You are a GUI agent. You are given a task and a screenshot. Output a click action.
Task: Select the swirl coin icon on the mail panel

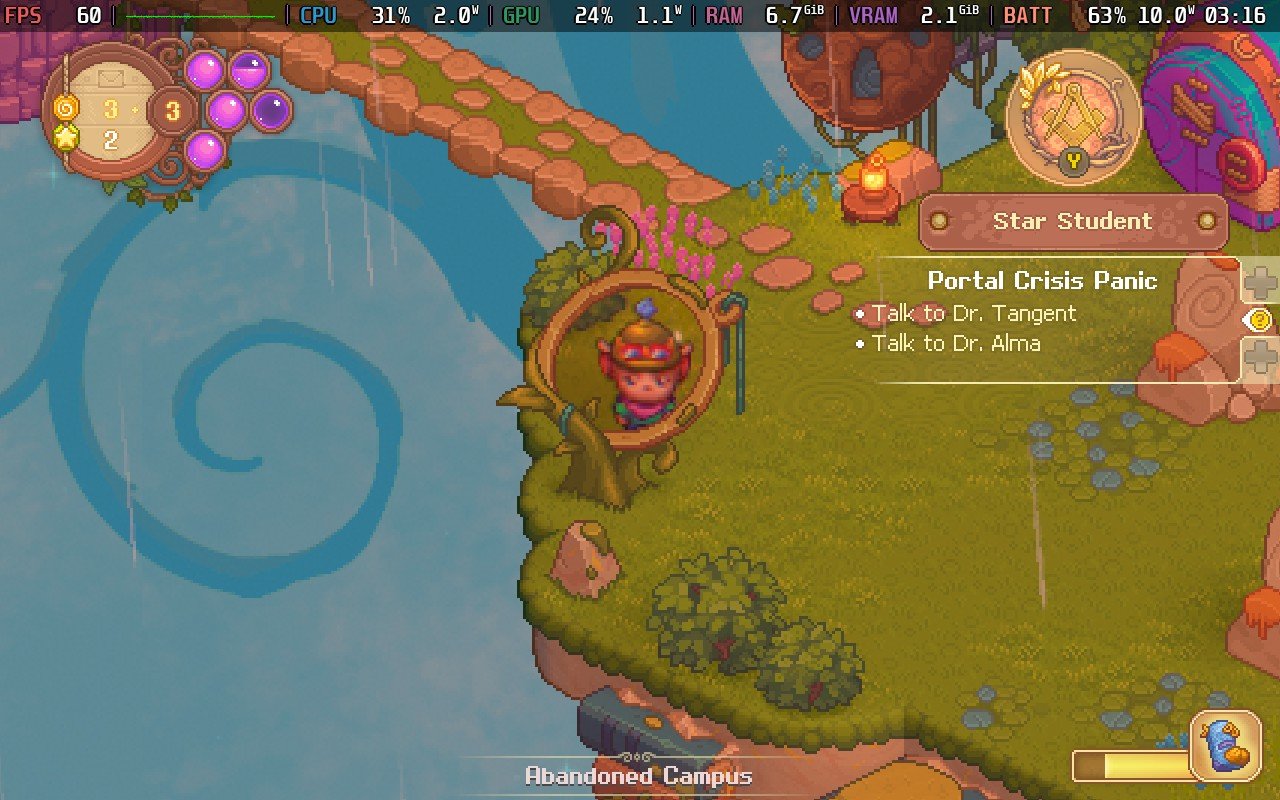(65, 109)
